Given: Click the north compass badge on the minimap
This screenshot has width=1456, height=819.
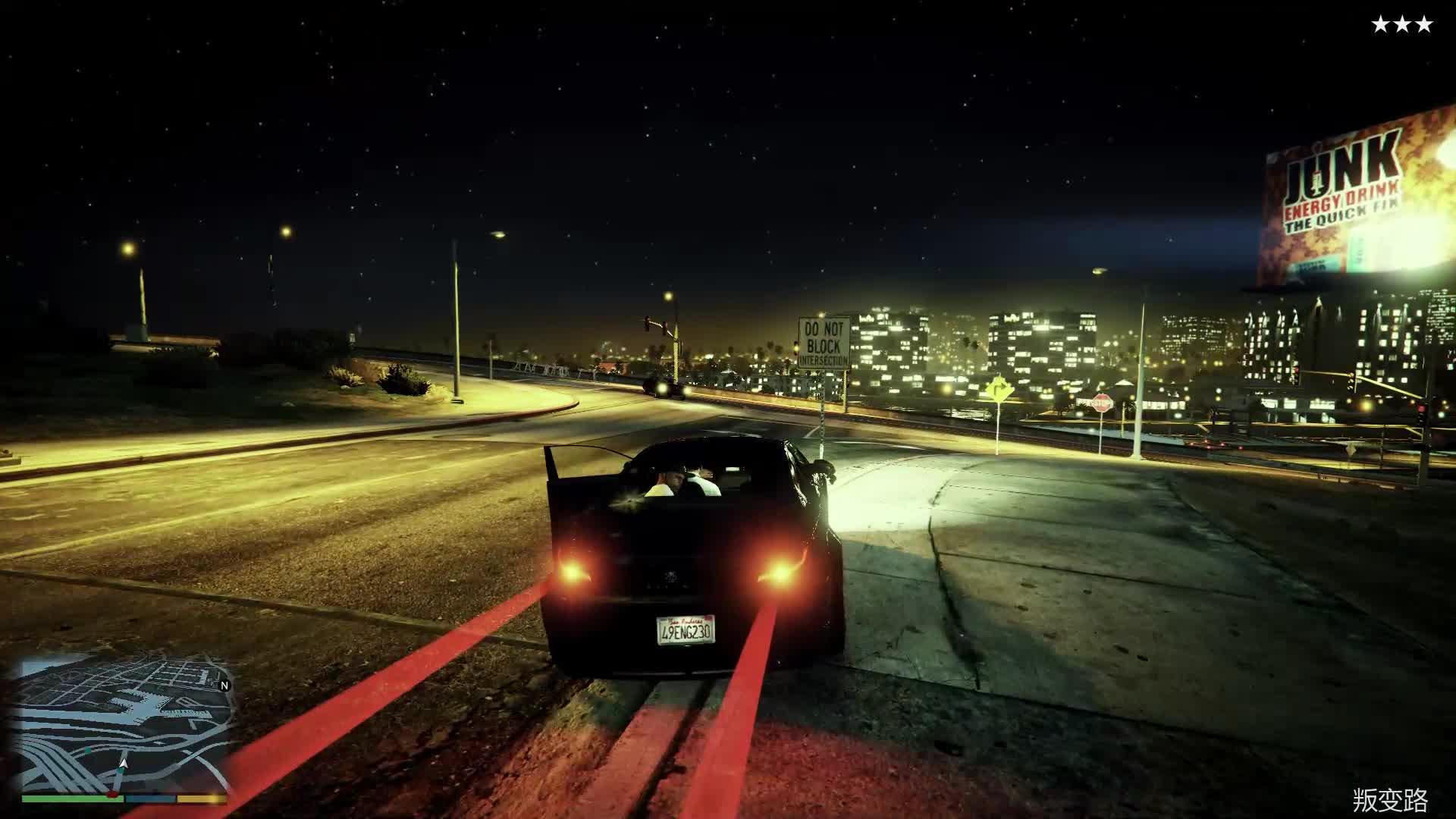Looking at the screenshot, I should click(x=224, y=685).
